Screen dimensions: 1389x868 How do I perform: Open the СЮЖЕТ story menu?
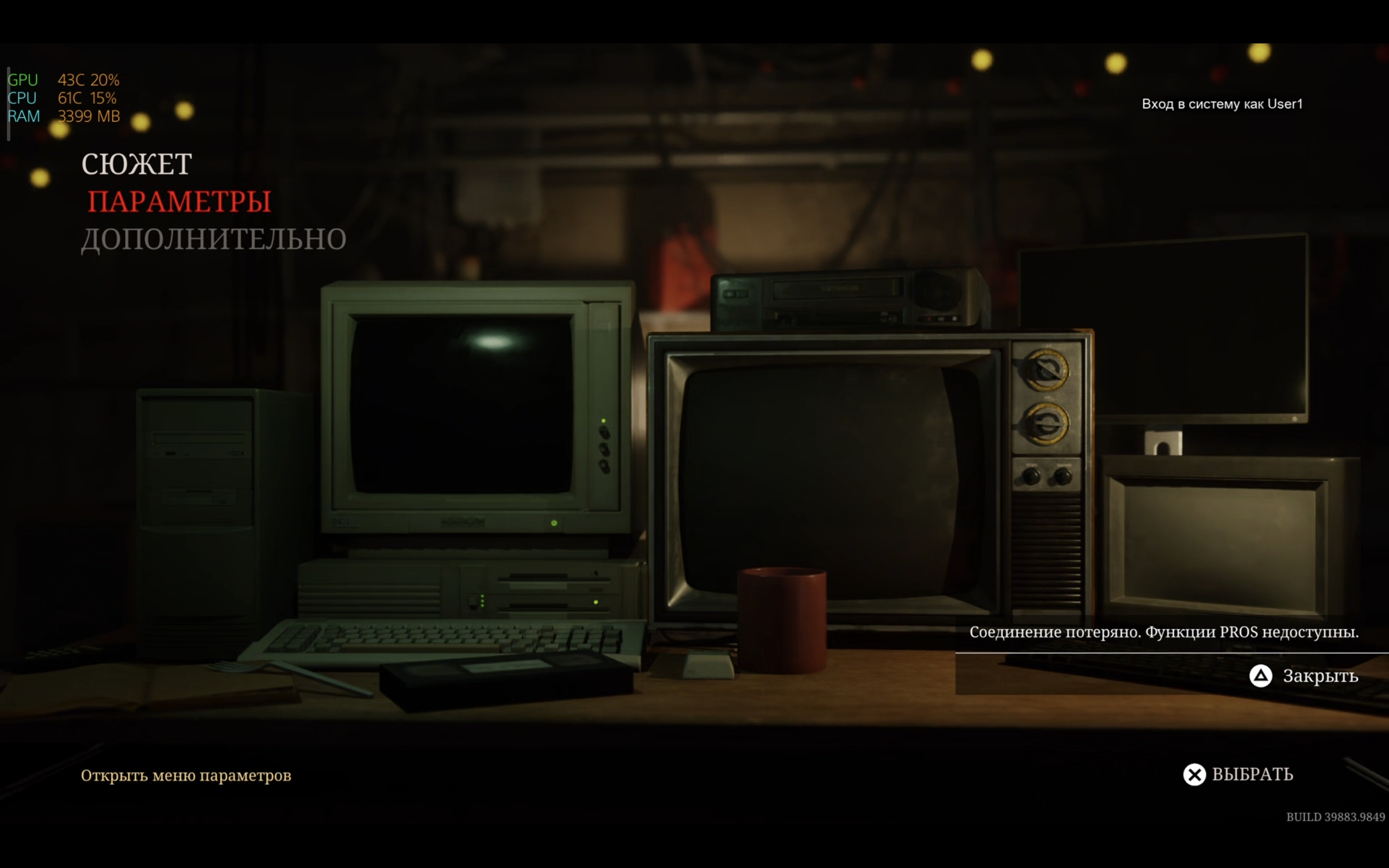[x=136, y=164]
